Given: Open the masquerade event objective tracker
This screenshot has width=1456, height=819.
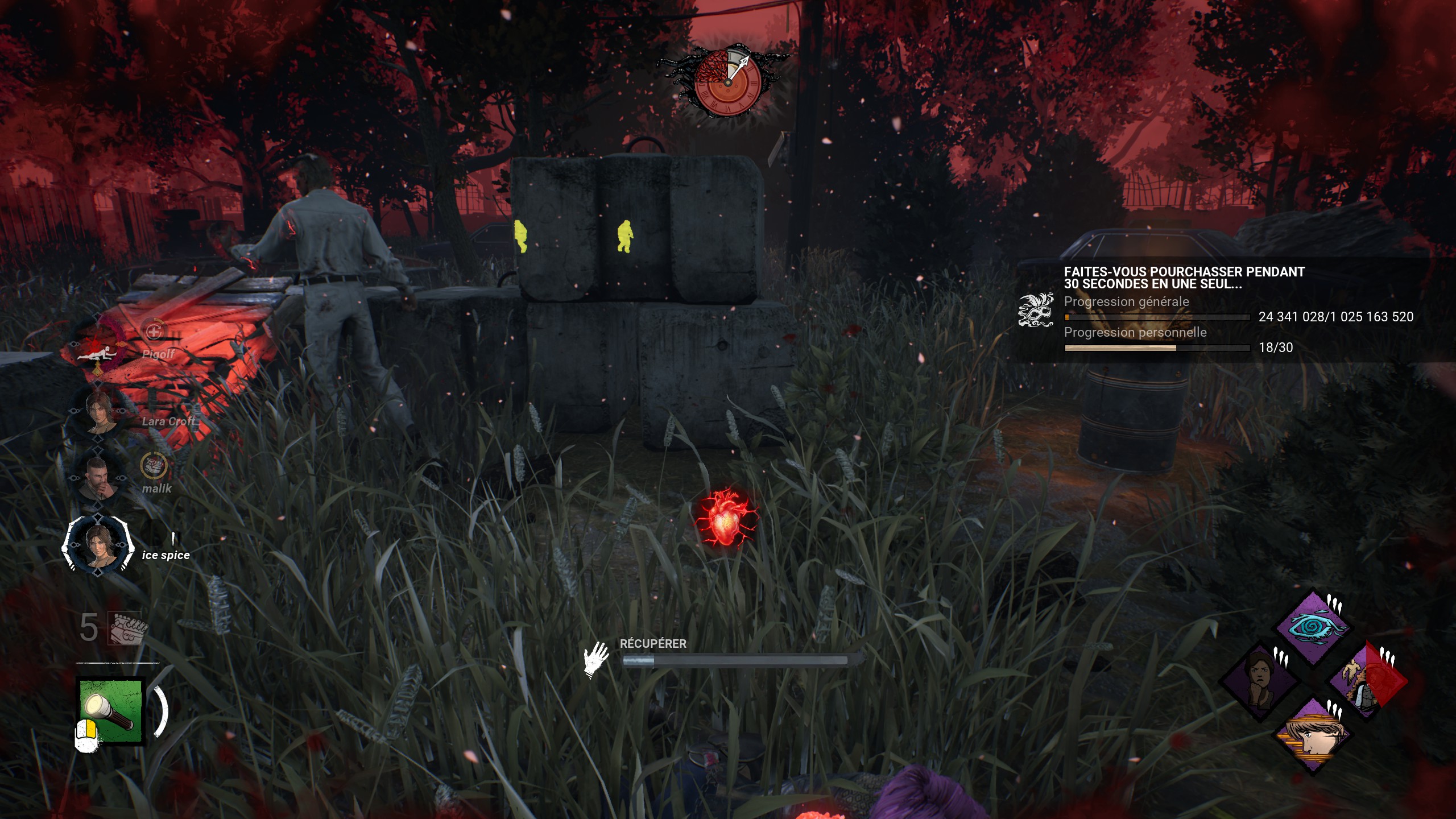Looking at the screenshot, I should 1035,311.
